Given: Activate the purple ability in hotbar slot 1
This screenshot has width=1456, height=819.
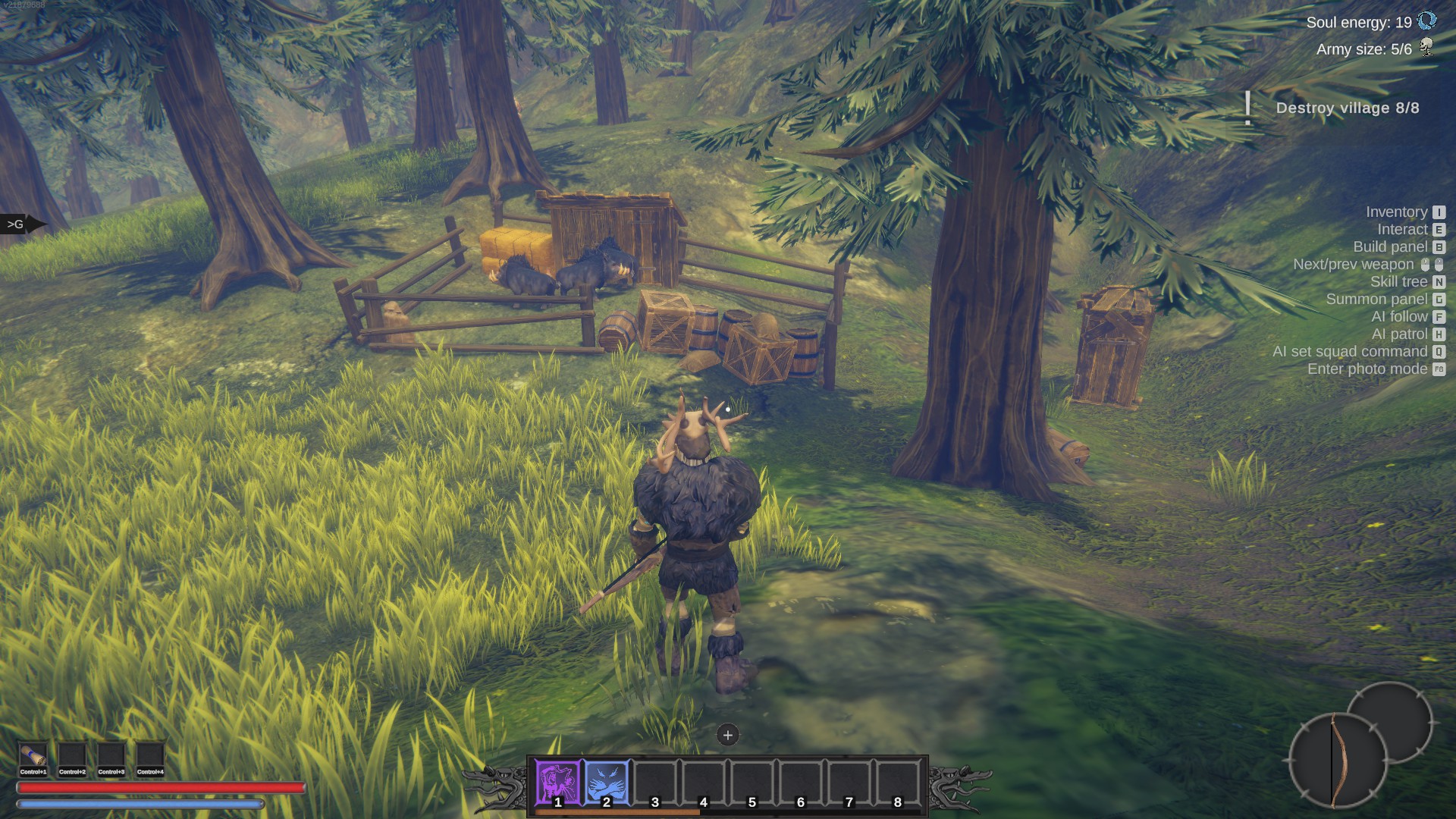Looking at the screenshot, I should [558, 782].
